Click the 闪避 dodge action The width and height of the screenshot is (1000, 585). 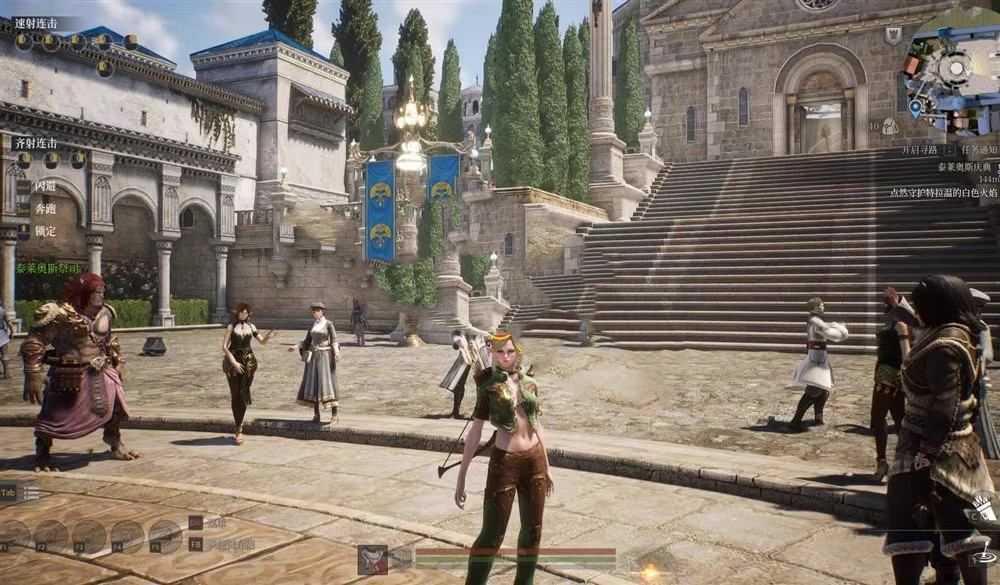pyautogui.click(x=45, y=186)
